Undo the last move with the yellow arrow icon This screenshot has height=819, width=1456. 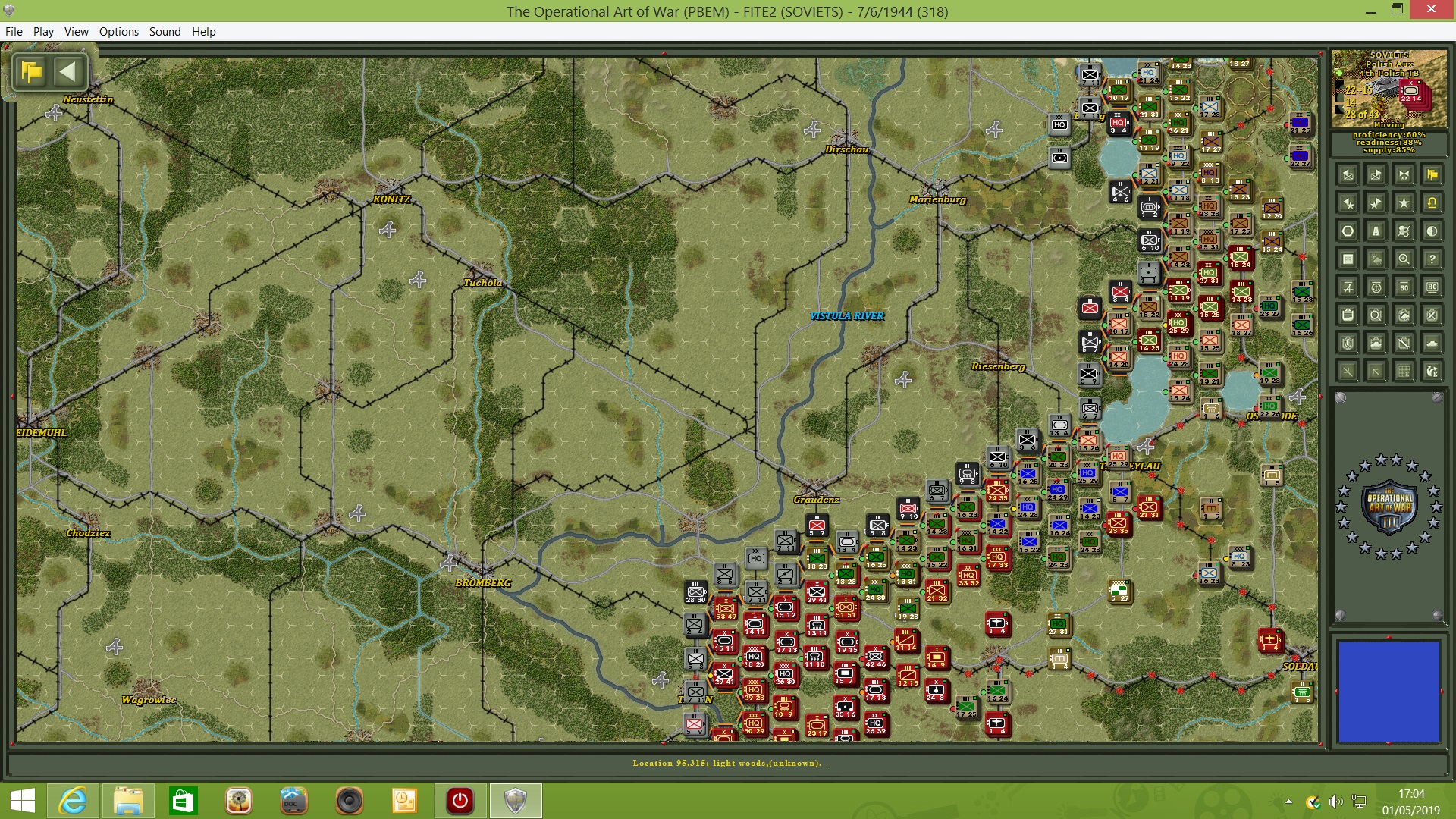click(1432, 202)
